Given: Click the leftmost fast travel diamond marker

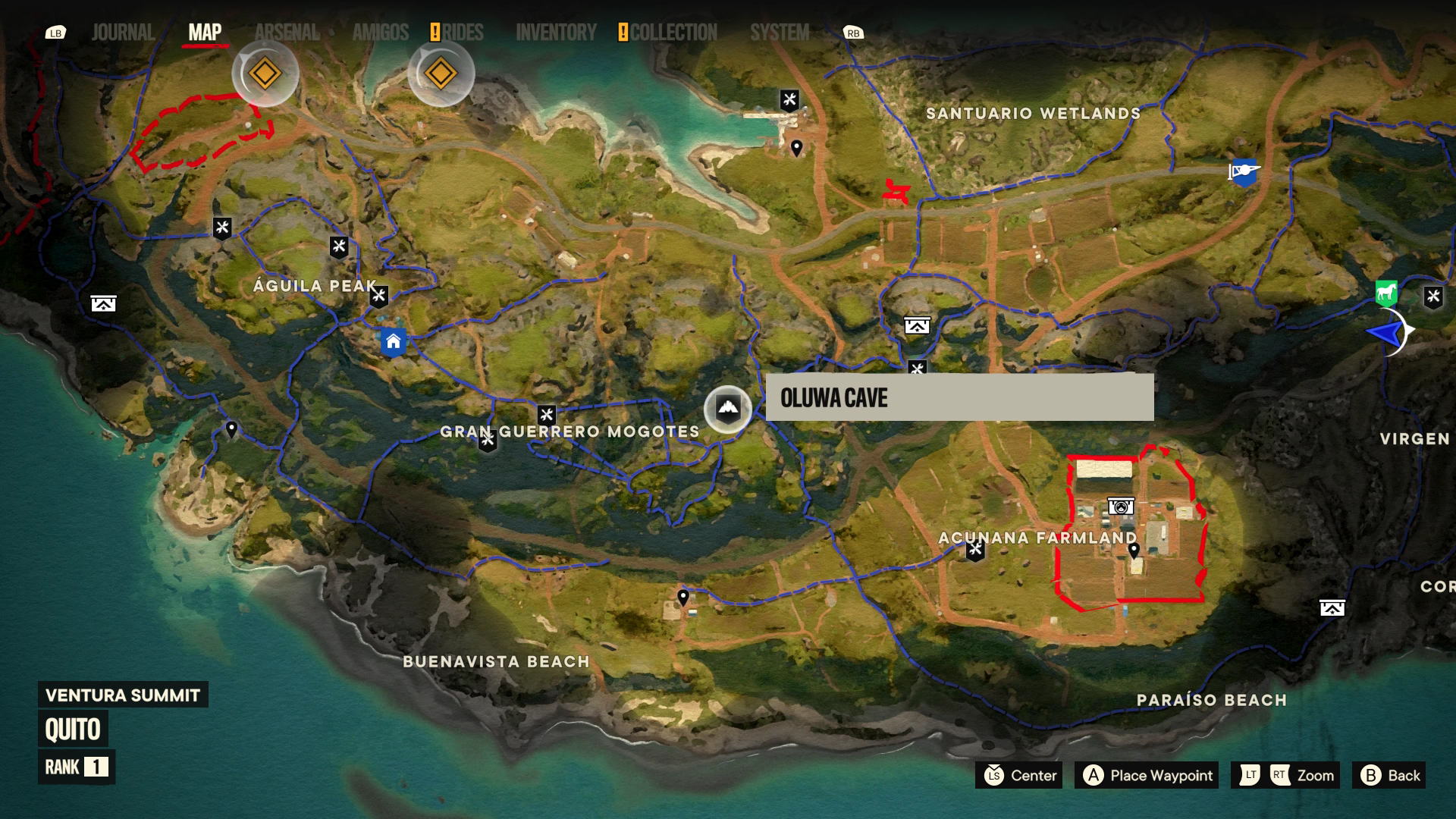Looking at the screenshot, I should pyautogui.click(x=263, y=73).
